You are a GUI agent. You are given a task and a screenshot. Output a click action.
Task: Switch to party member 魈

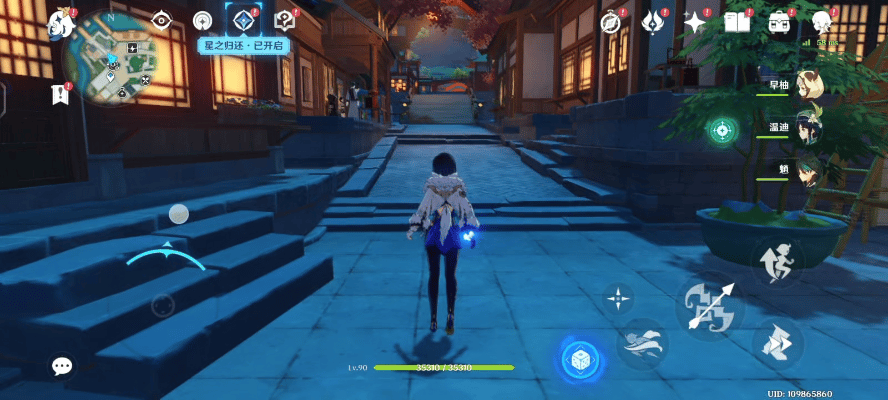(808, 170)
